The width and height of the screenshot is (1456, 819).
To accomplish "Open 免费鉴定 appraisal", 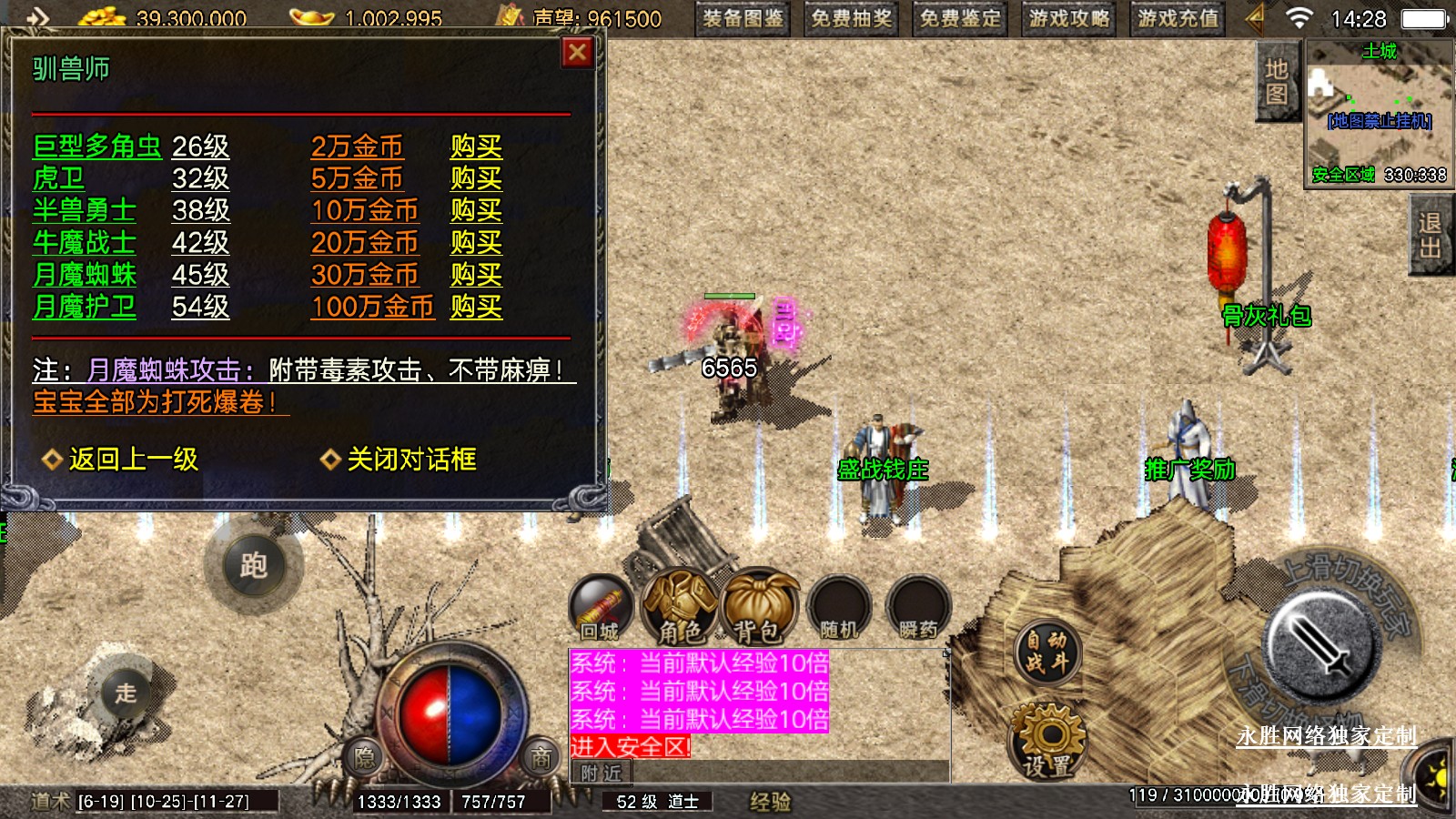I will click(960, 18).
